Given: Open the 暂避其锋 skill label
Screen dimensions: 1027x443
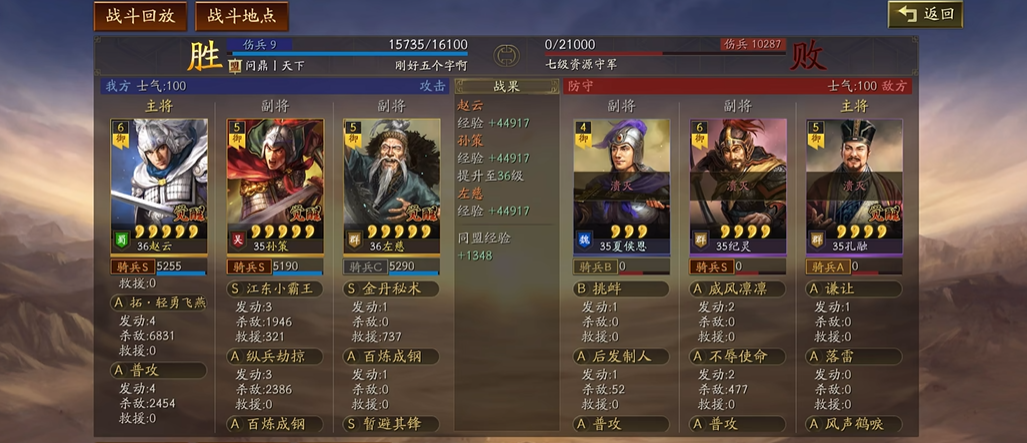Looking at the screenshot, I should (391, 424).
